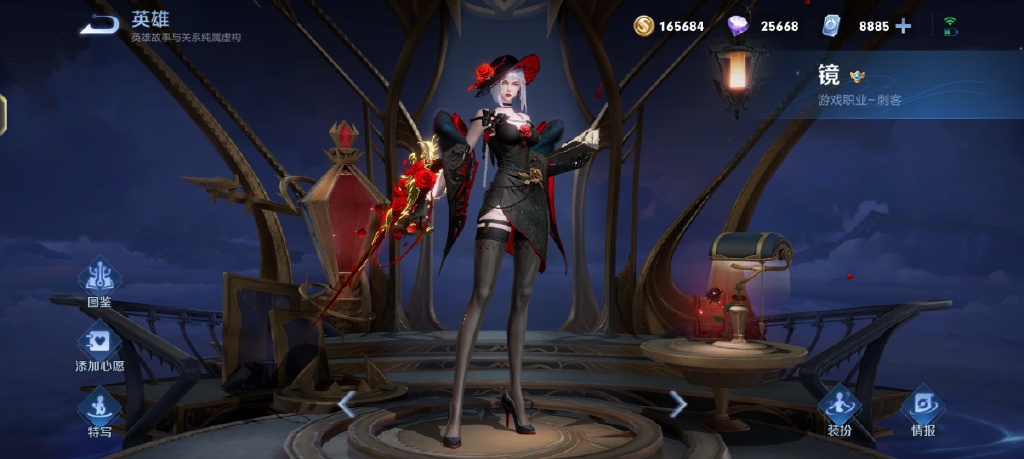1024x459 pixels.
Task: Click the plus button to add currency
Action: (x=903, y=26)
